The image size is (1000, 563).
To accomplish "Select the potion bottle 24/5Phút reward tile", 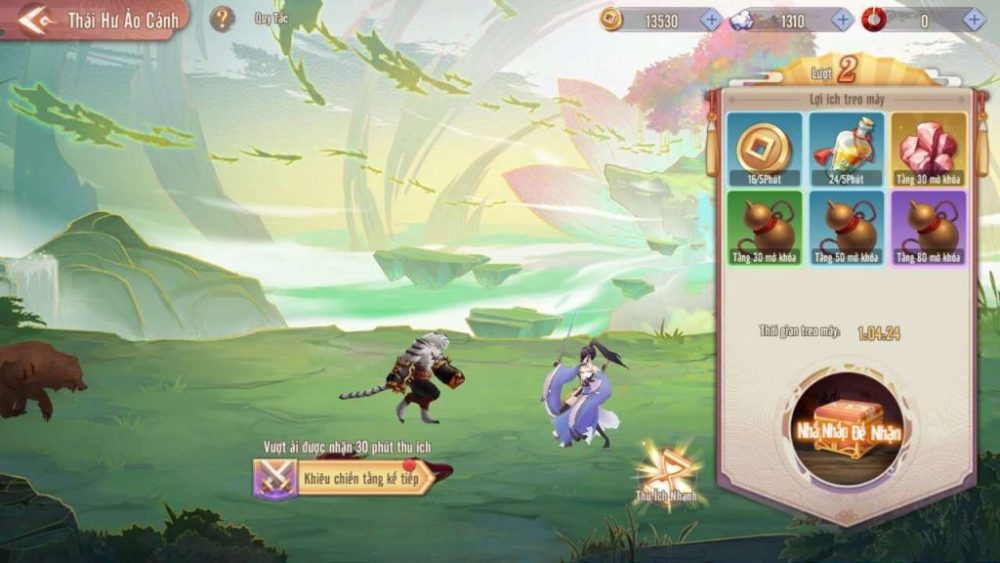I will click(x=846, y=149).
